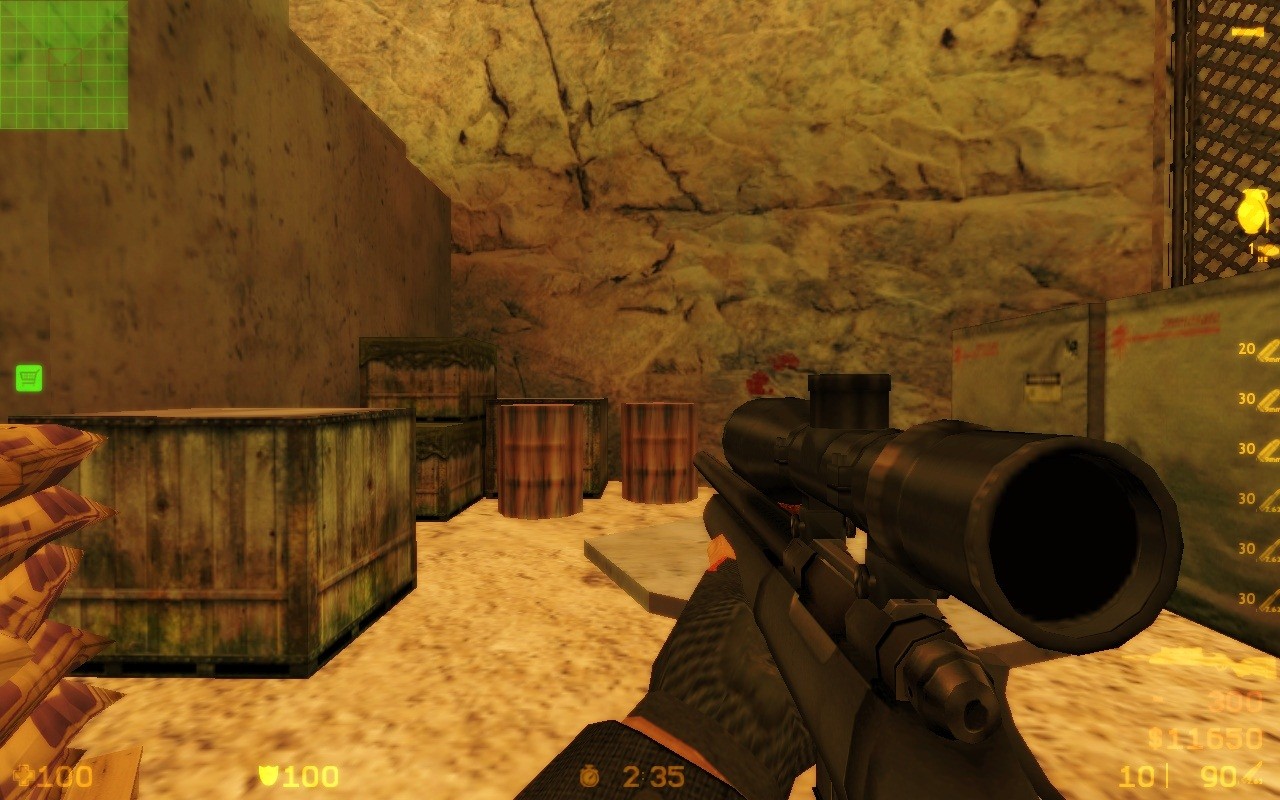Click the bullet icon next to reserve ammo

click(x=1254, y=774)
